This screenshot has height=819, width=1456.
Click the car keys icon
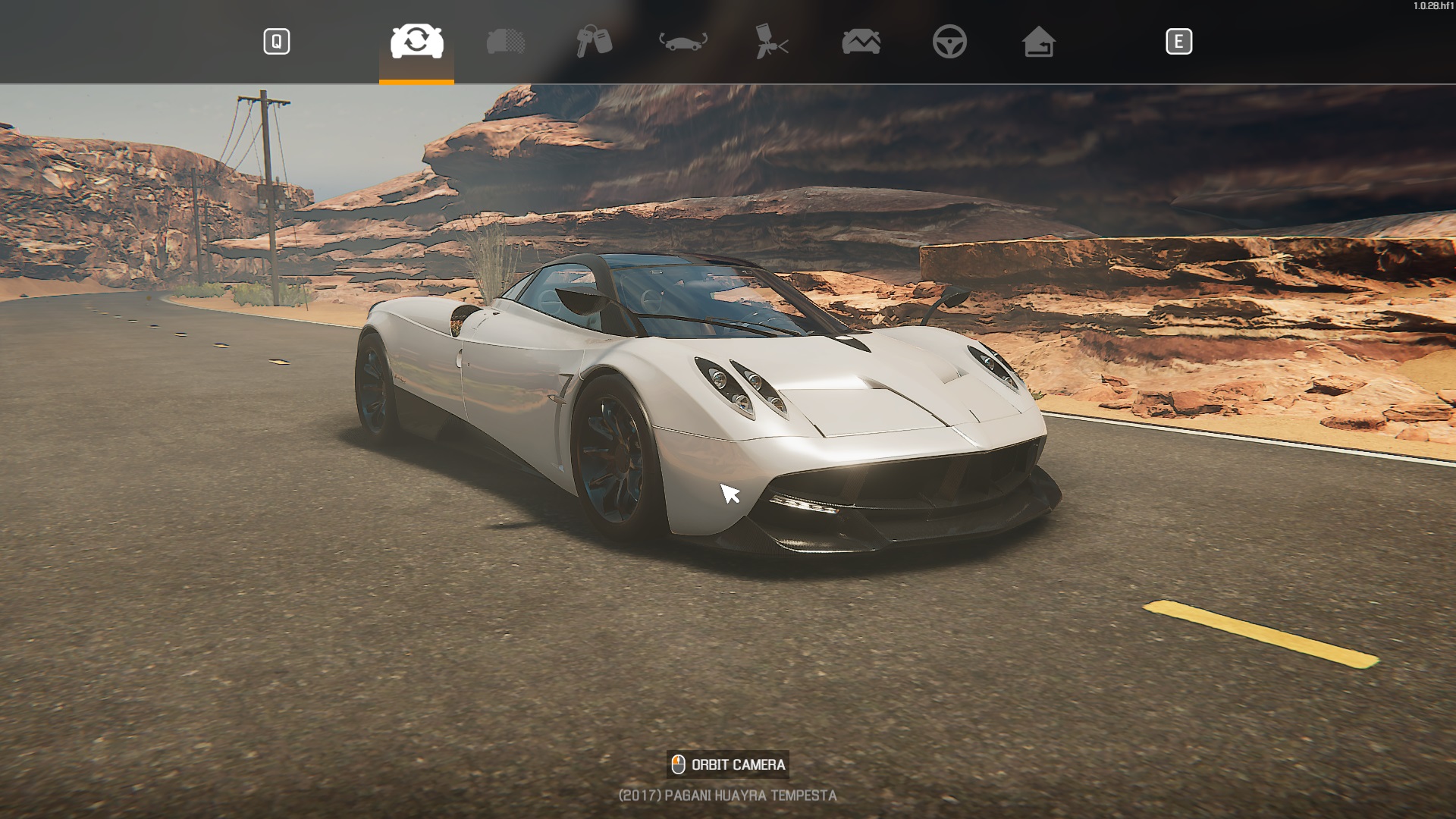596,43
